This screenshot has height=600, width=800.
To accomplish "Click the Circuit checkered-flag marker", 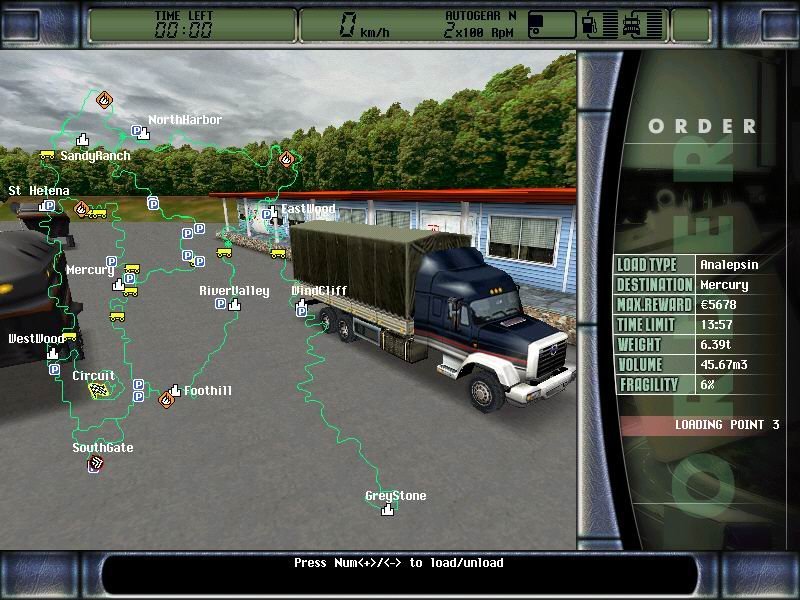I will point(98,390).
